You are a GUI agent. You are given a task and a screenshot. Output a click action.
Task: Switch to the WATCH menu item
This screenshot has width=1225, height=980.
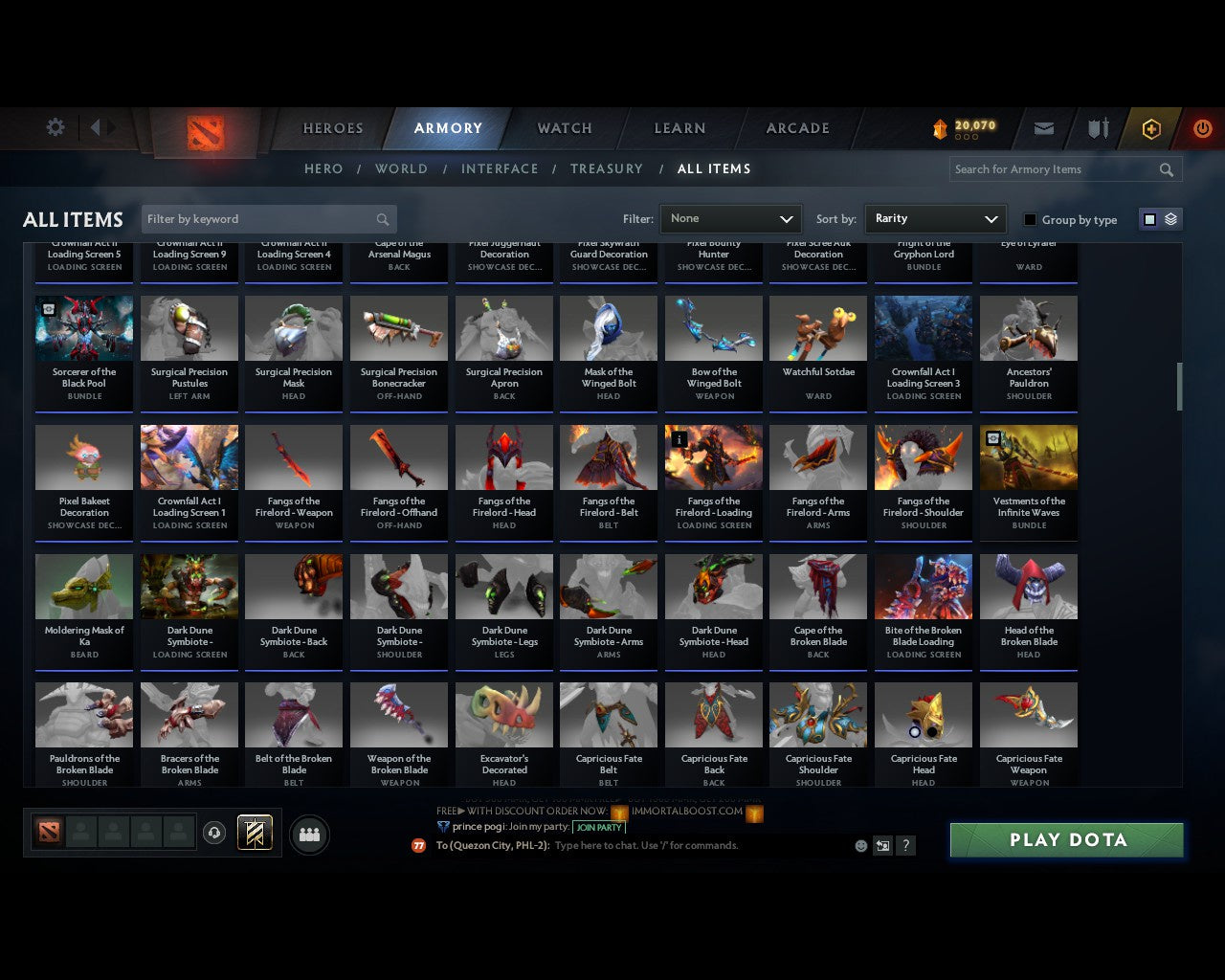(563, 128)
